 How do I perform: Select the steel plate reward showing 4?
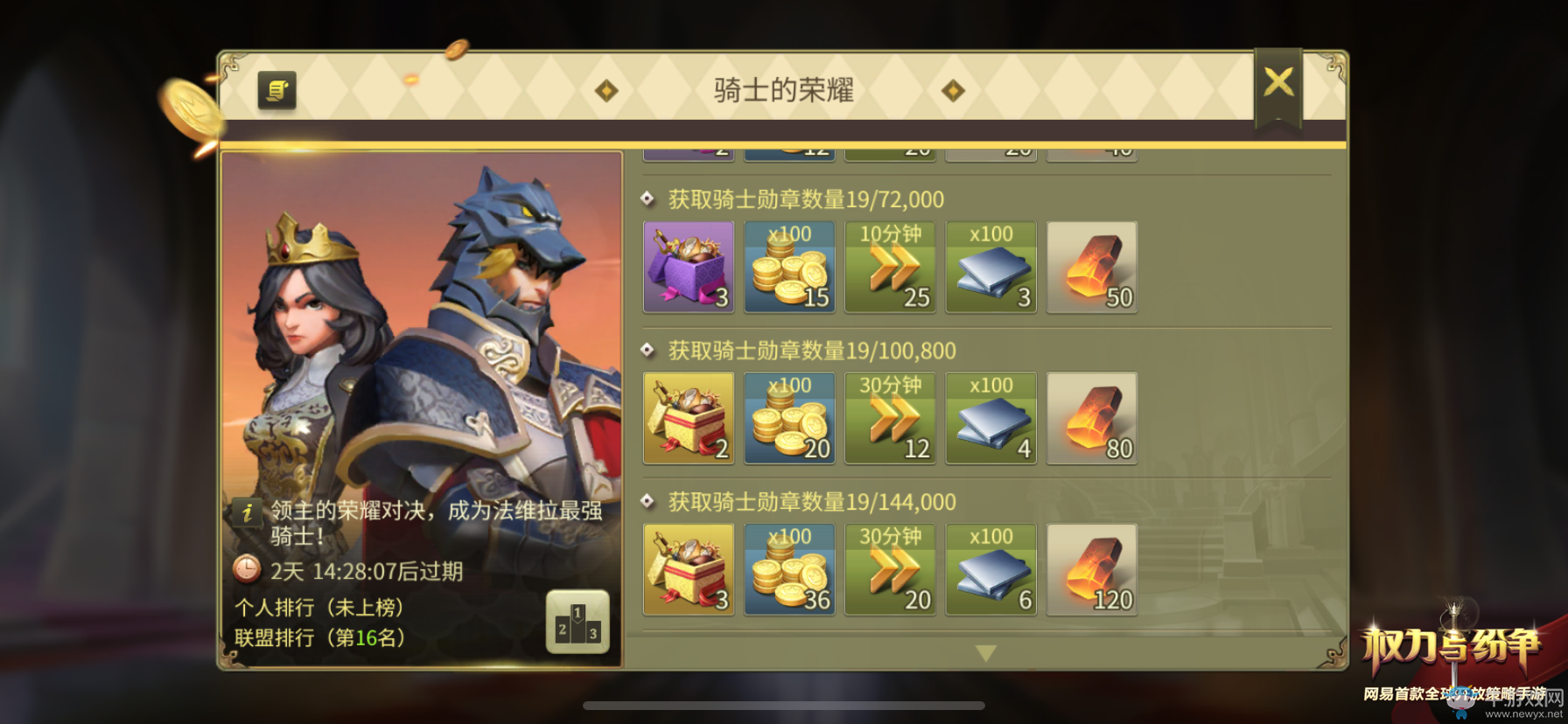coord(990,418)
